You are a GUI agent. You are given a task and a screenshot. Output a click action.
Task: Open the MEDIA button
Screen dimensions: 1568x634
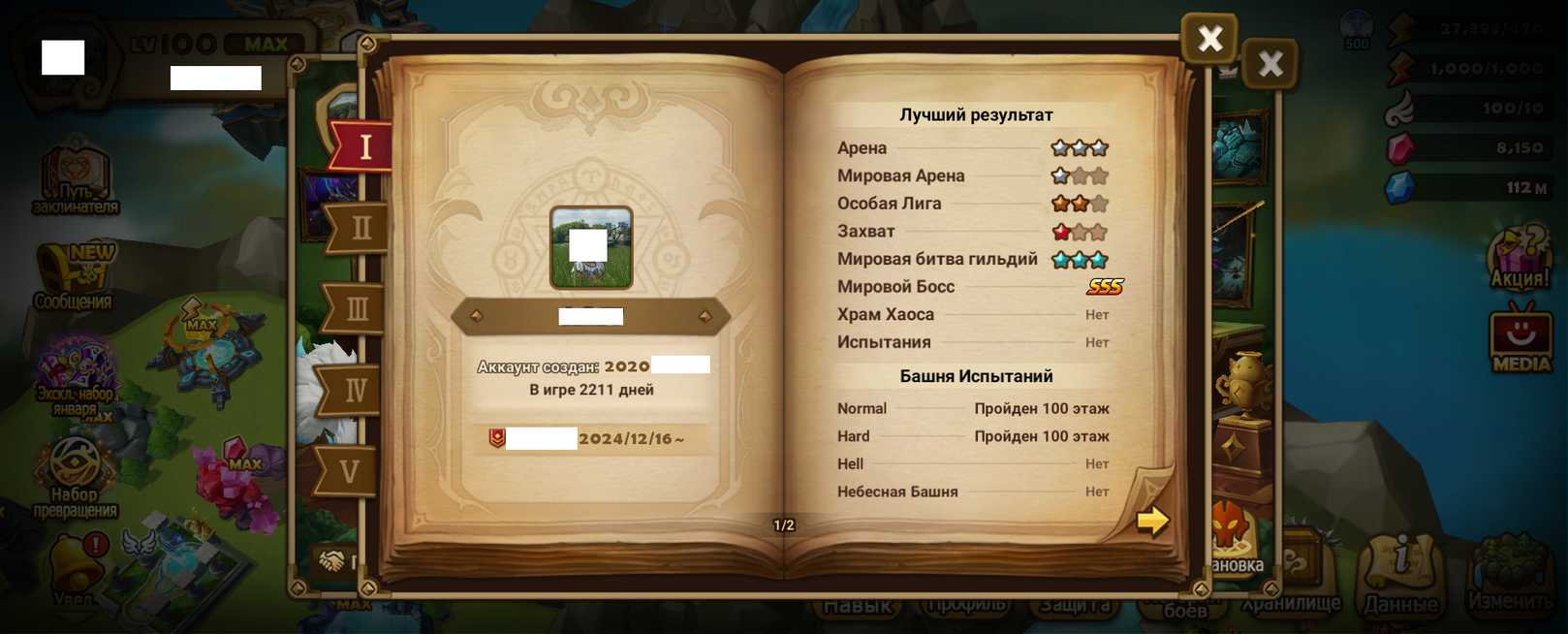point(1520,339)
